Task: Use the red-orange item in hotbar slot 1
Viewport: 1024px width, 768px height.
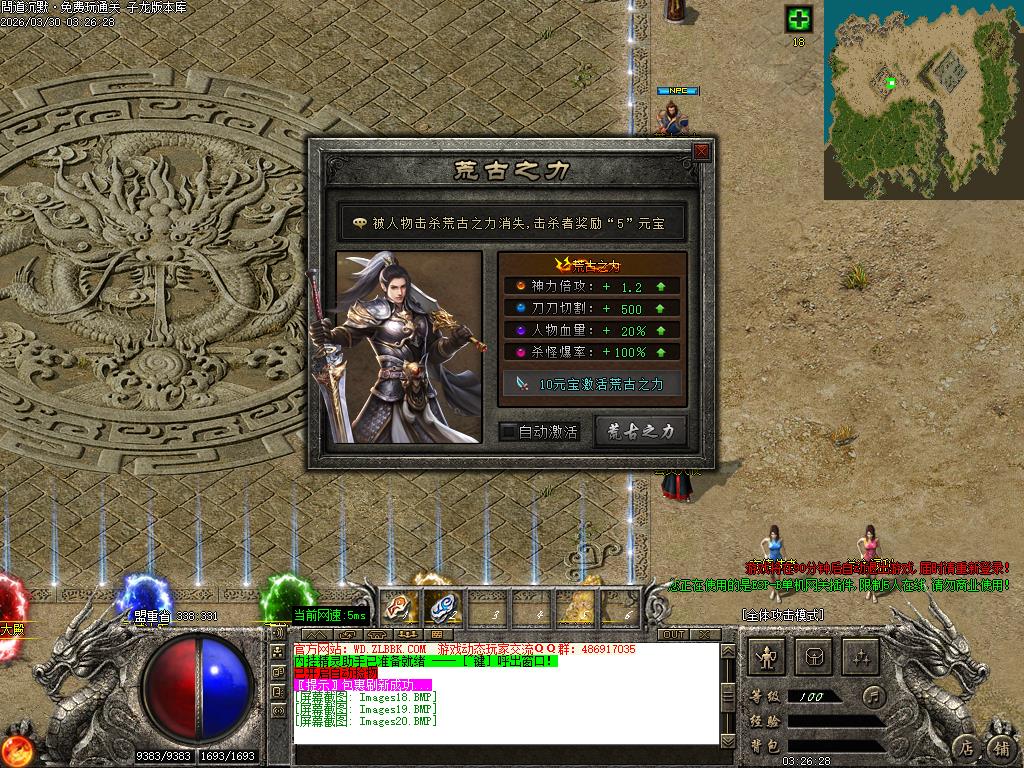Action: 400,606
